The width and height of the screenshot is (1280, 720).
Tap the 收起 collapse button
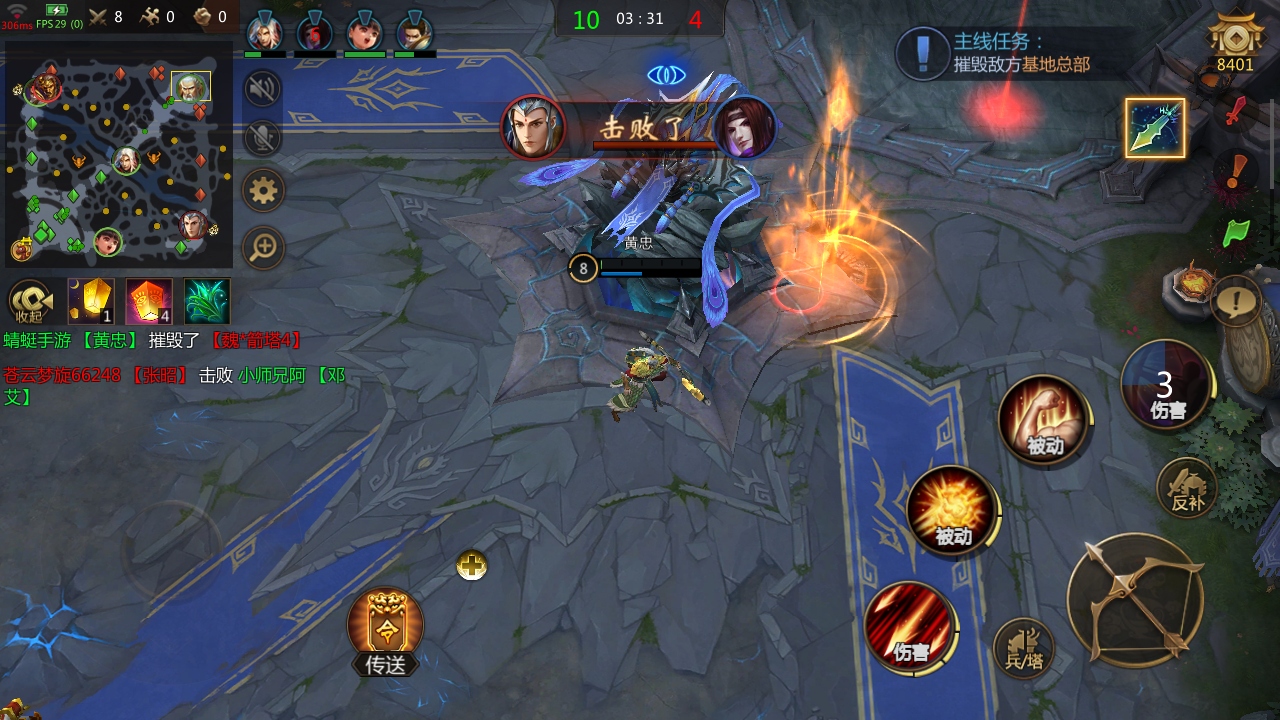coord(31,301)
